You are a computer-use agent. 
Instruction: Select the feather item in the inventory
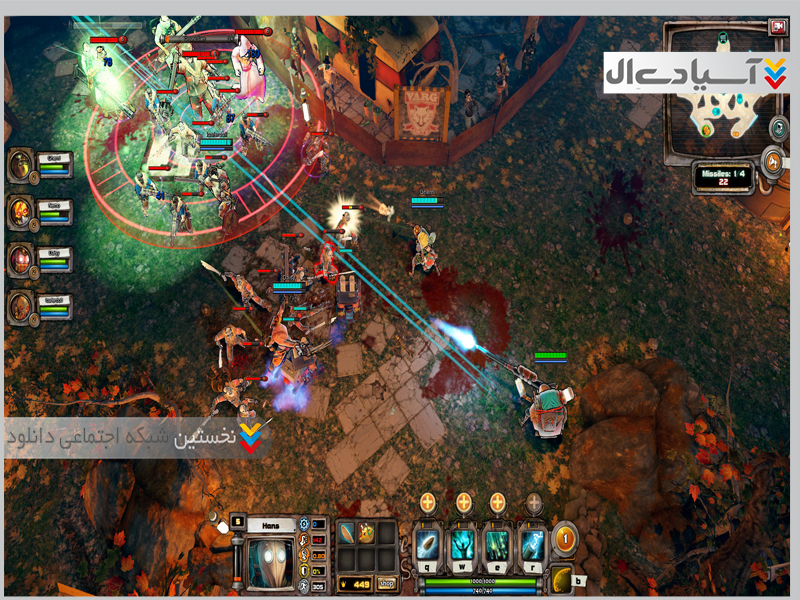pyautogui.click(x=347, y=534)
